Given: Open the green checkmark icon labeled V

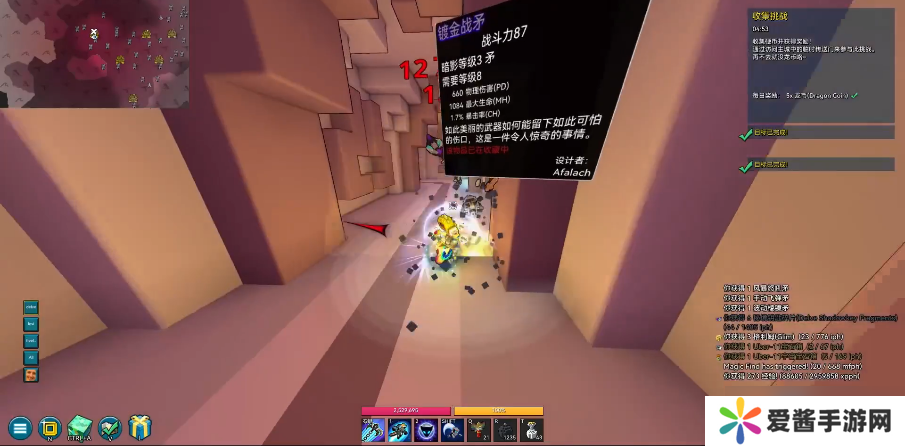Looking at the screenshot, I should tap(110, 427).
